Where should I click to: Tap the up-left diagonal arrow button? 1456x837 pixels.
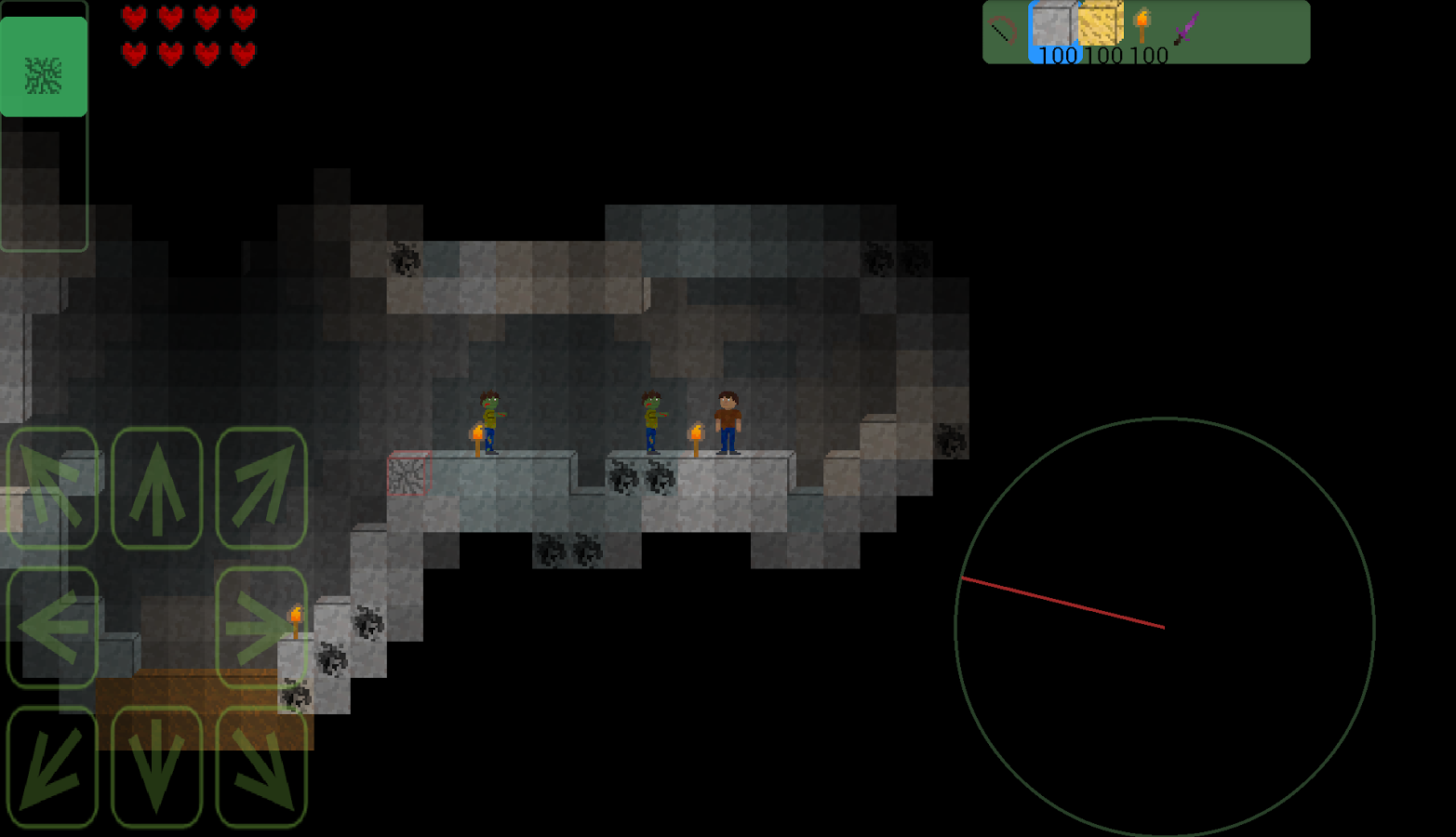[53, 488]
